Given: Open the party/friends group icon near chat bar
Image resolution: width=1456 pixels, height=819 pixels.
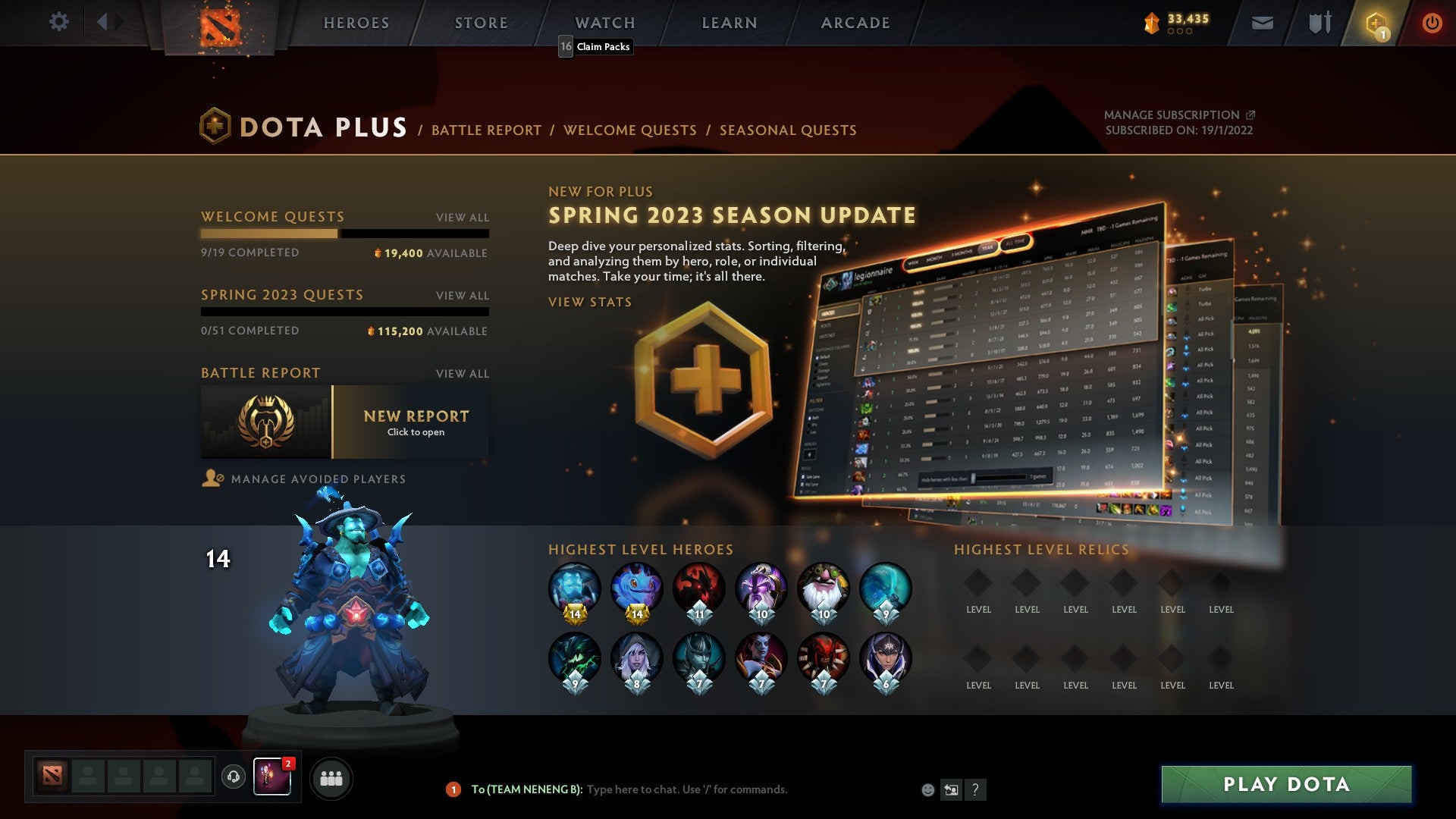Looking at the screenshot, I should point(331,777).
